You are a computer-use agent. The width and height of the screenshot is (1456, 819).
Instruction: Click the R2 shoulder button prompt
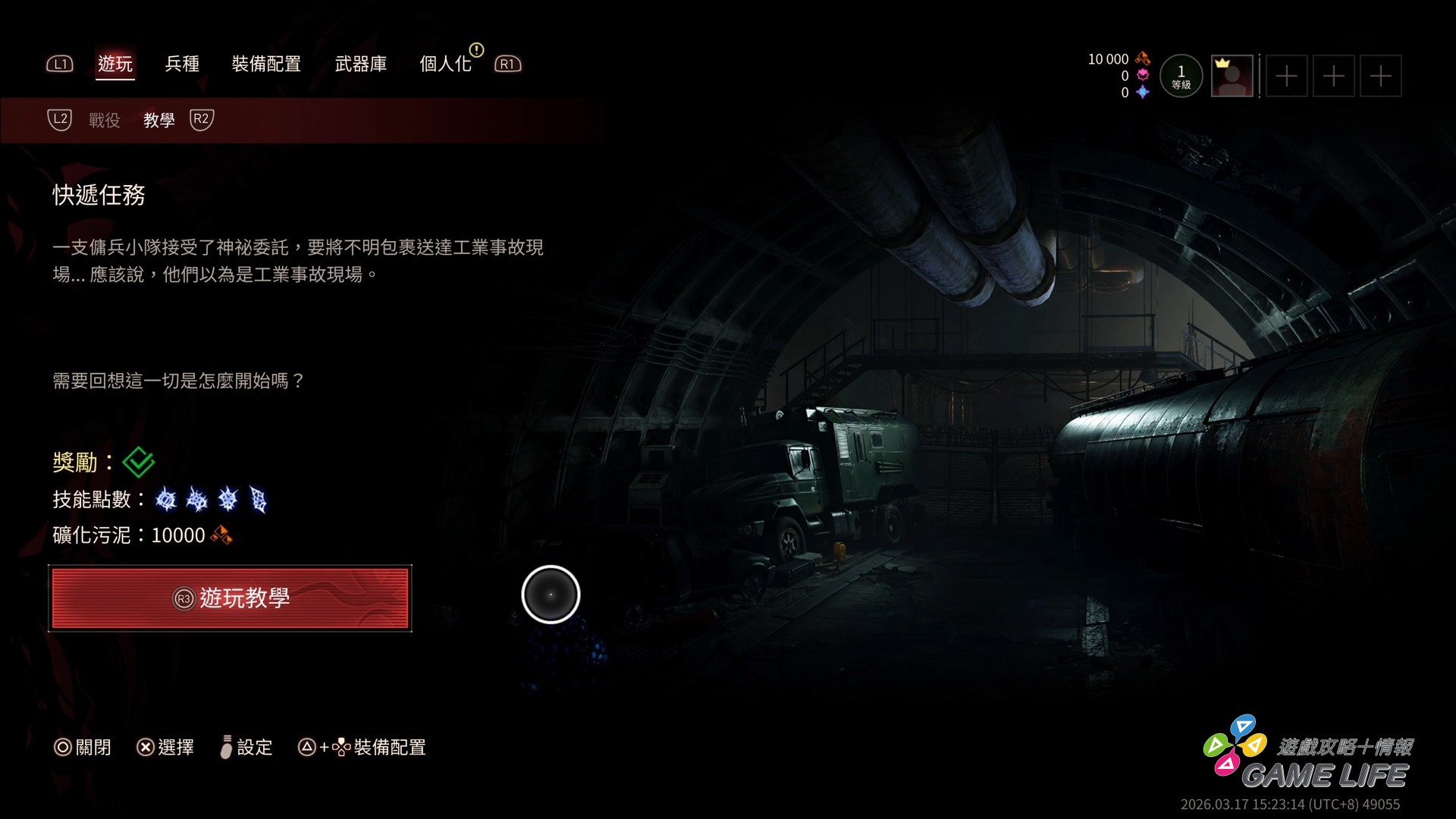[201, 120]
